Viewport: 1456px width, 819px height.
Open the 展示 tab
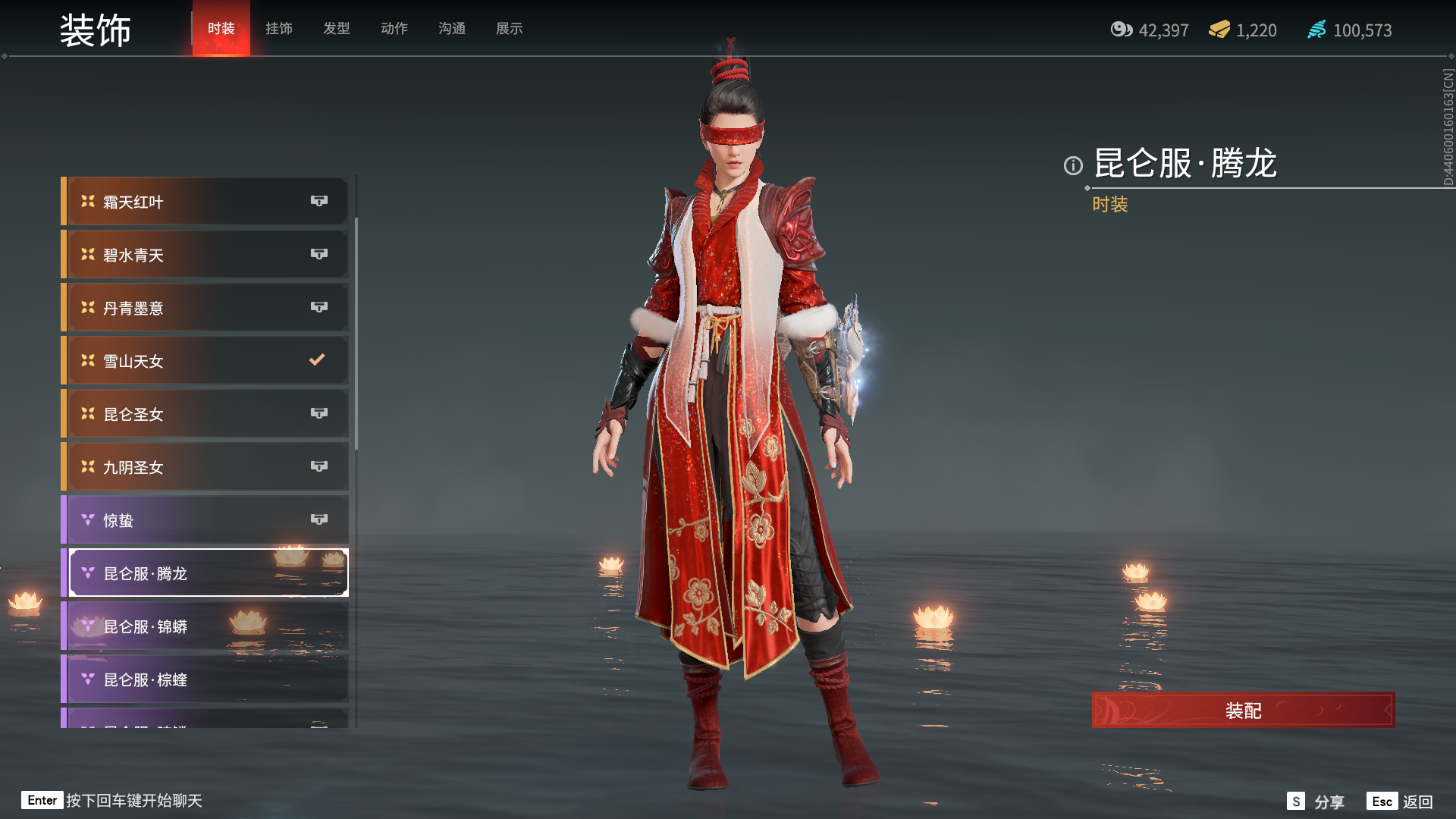tap(510, 29)
